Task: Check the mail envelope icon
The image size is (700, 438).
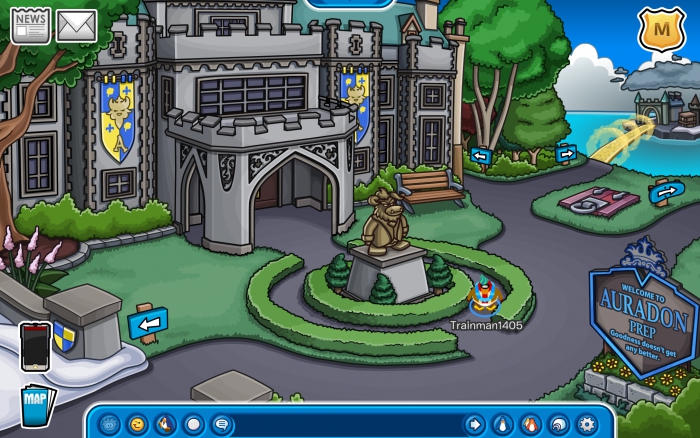Action: tap(76, 25)
